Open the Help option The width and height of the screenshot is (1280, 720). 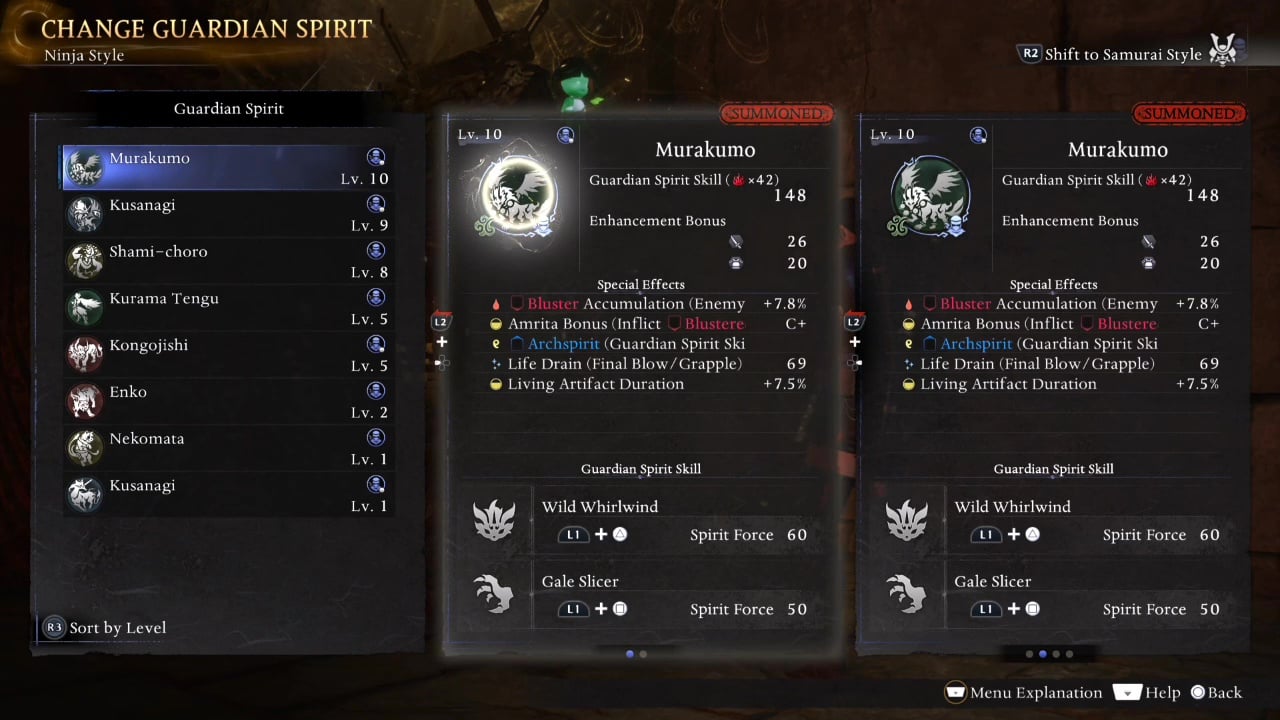pos(1147,692)
